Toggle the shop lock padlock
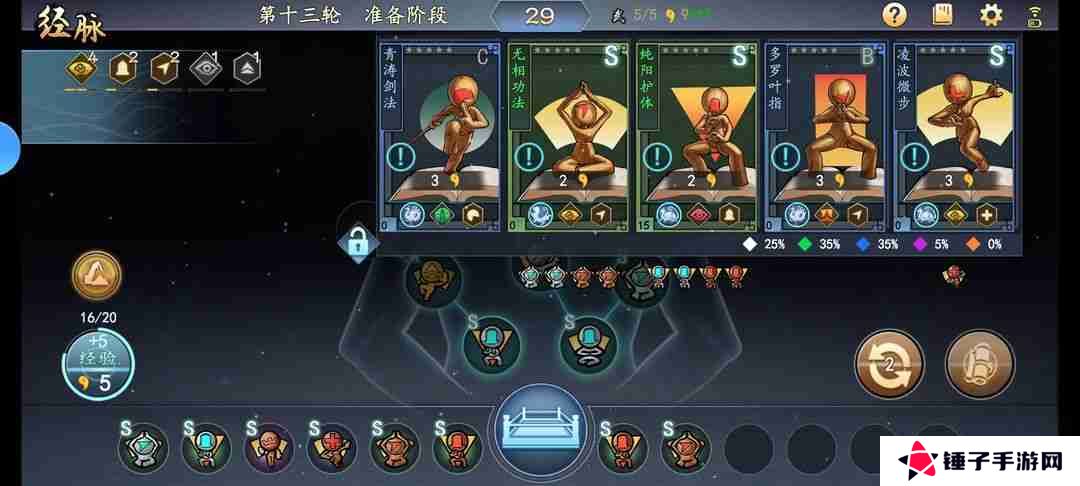1080x486 pixels. click(357, 241)
